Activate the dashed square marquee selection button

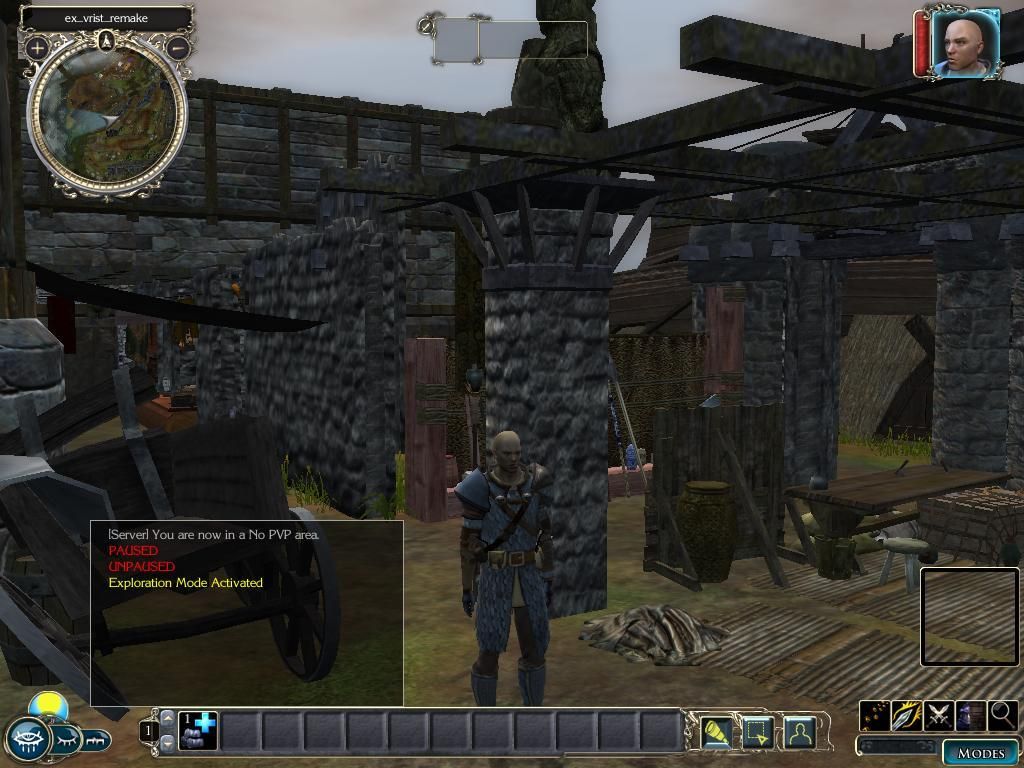pos(756,733)
